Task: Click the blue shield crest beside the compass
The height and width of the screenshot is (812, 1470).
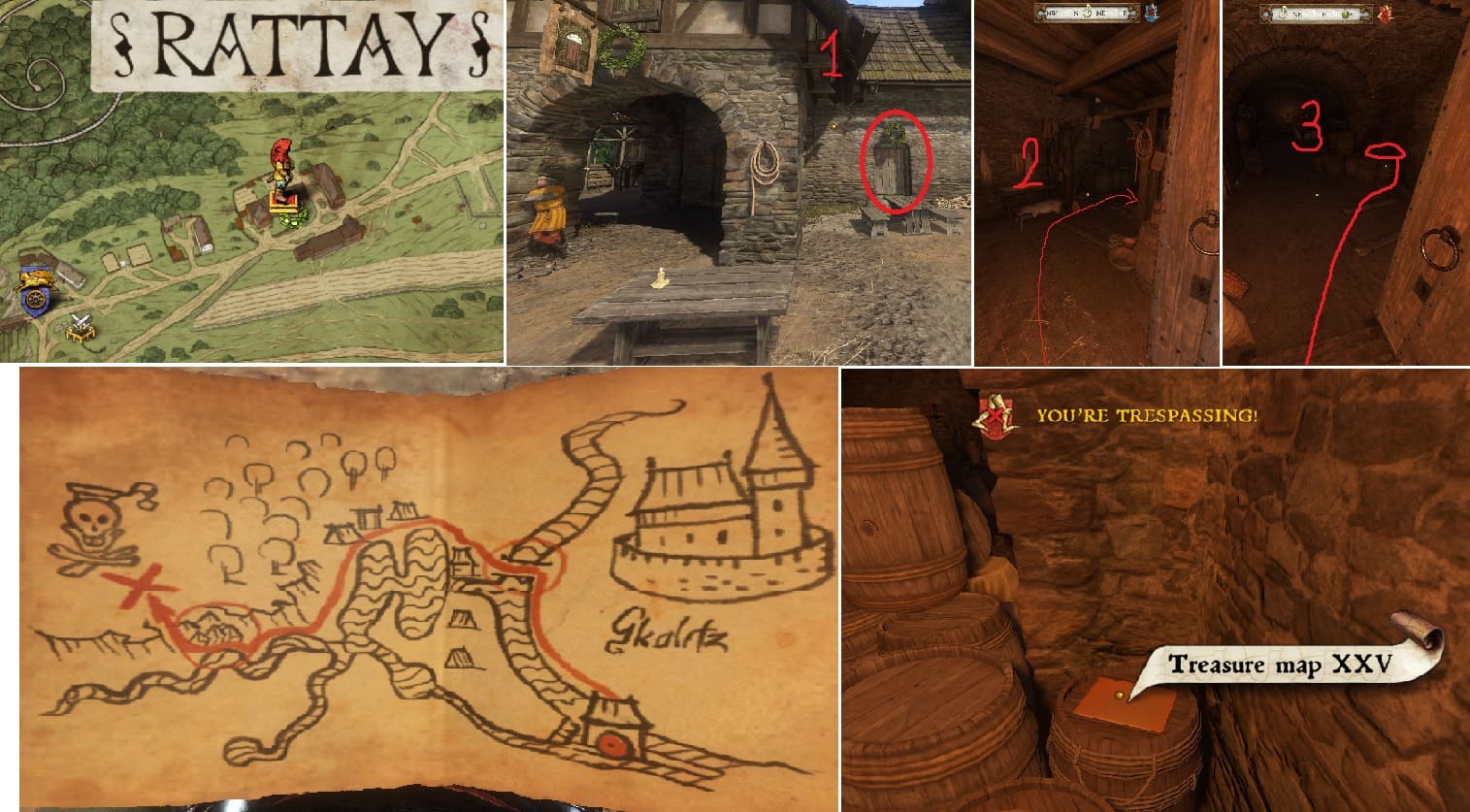Action: pos(1151,13)
